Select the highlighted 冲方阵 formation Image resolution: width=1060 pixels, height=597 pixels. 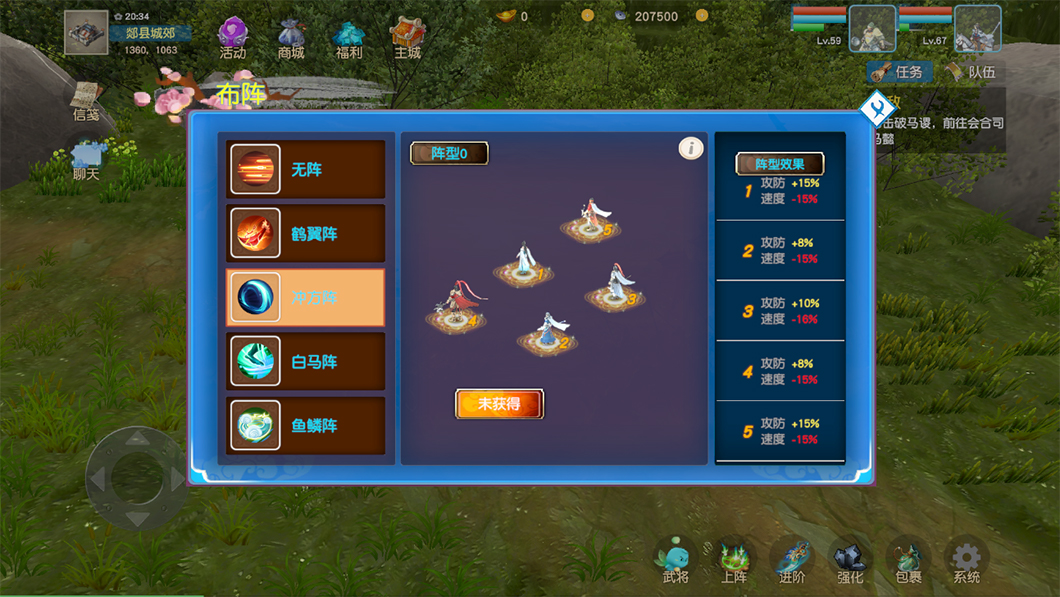pyautogui.click(x=306, y=298)
